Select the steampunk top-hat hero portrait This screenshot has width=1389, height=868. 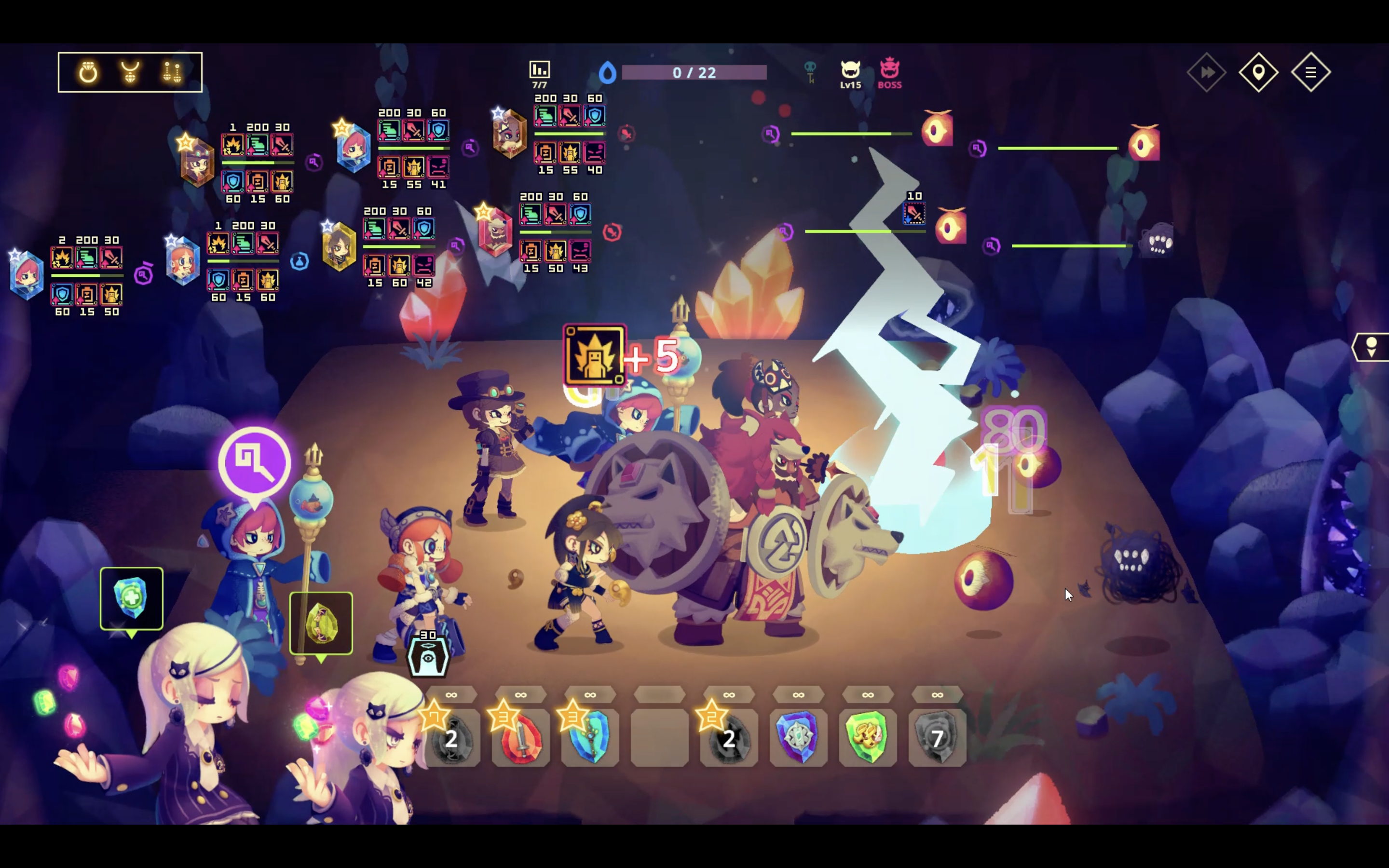(197, 163)
